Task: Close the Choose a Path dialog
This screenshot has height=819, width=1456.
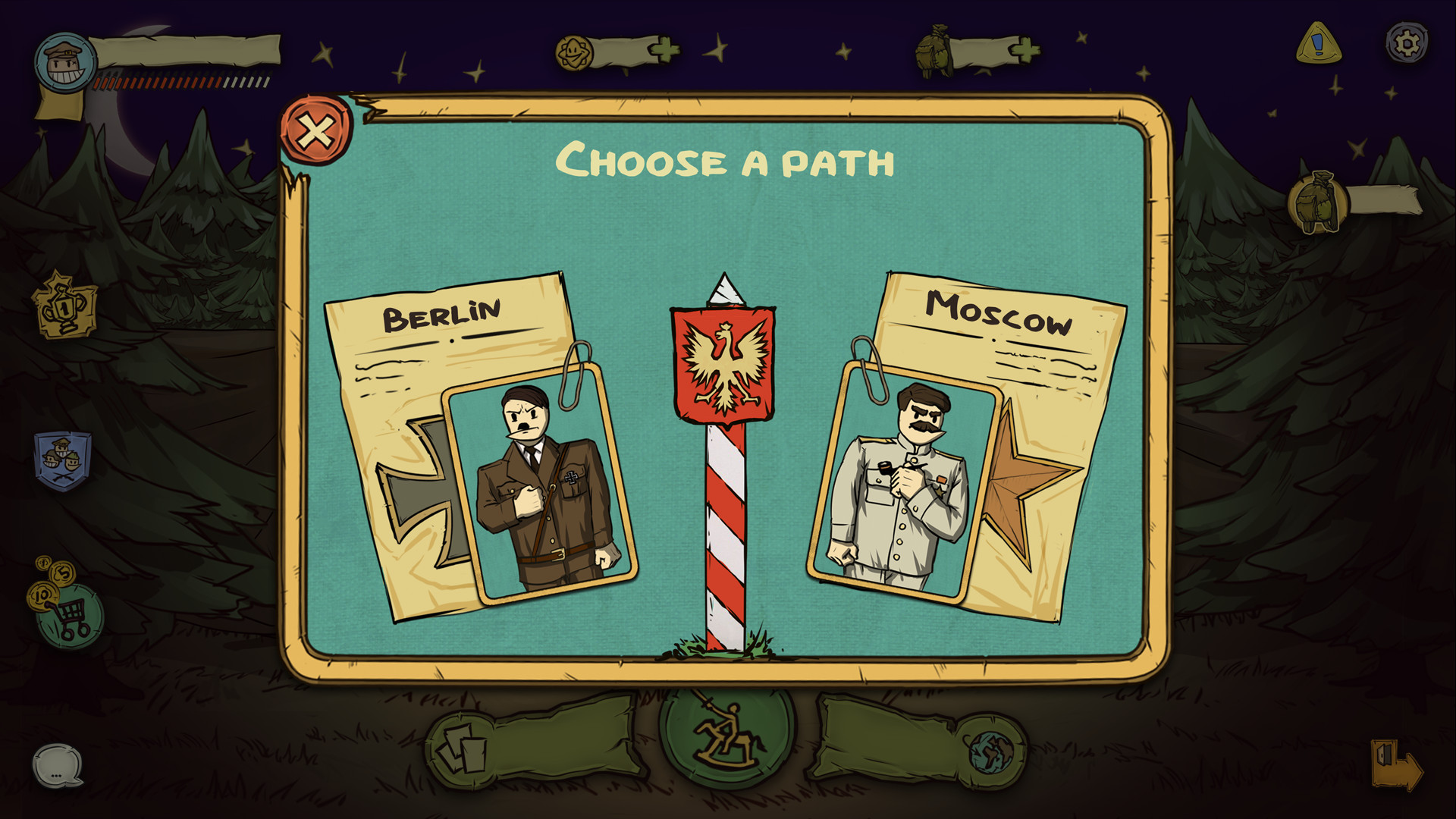Action: coord(316,131)
